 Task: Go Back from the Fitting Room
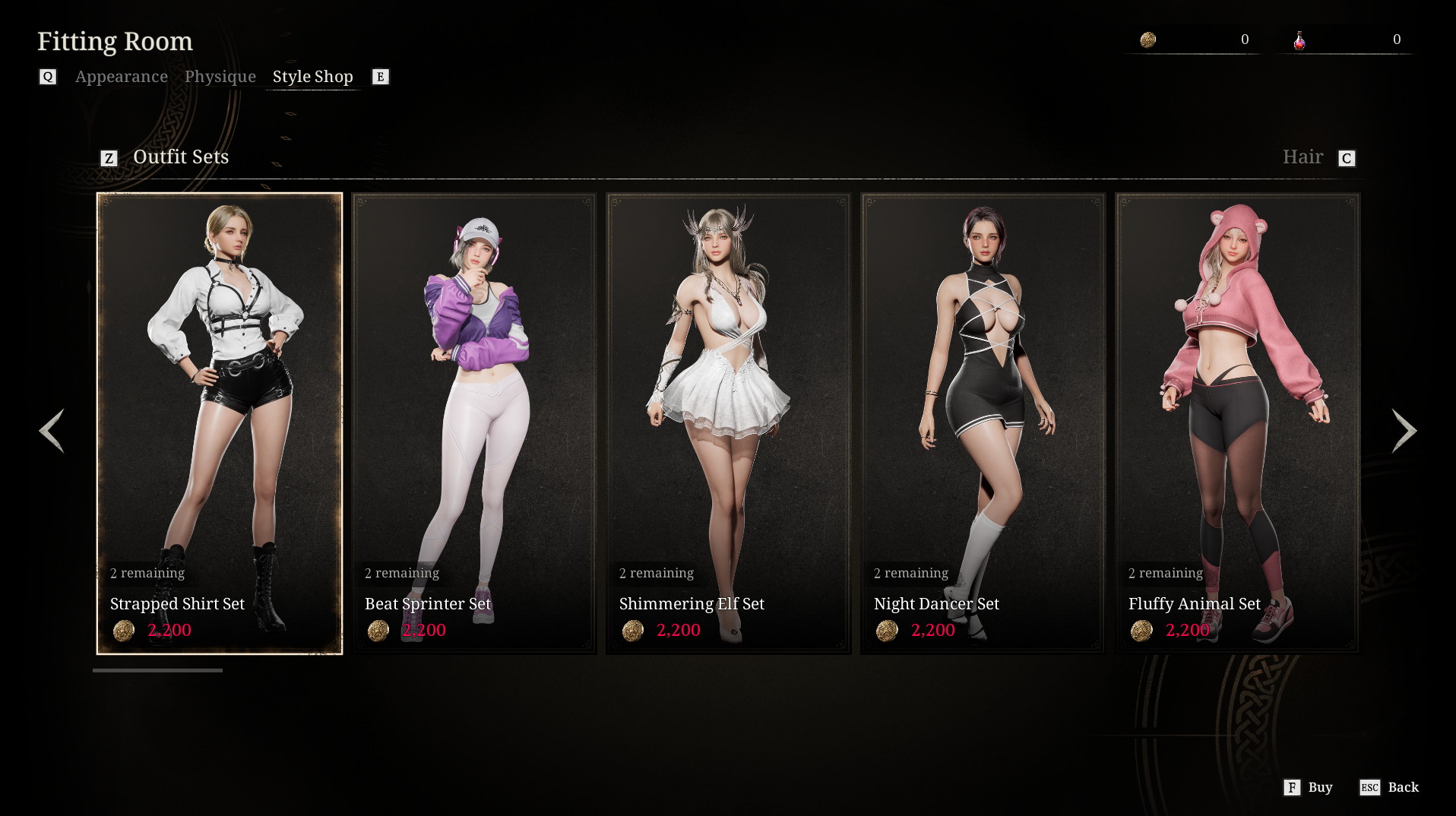click(x=1390, y=787)
